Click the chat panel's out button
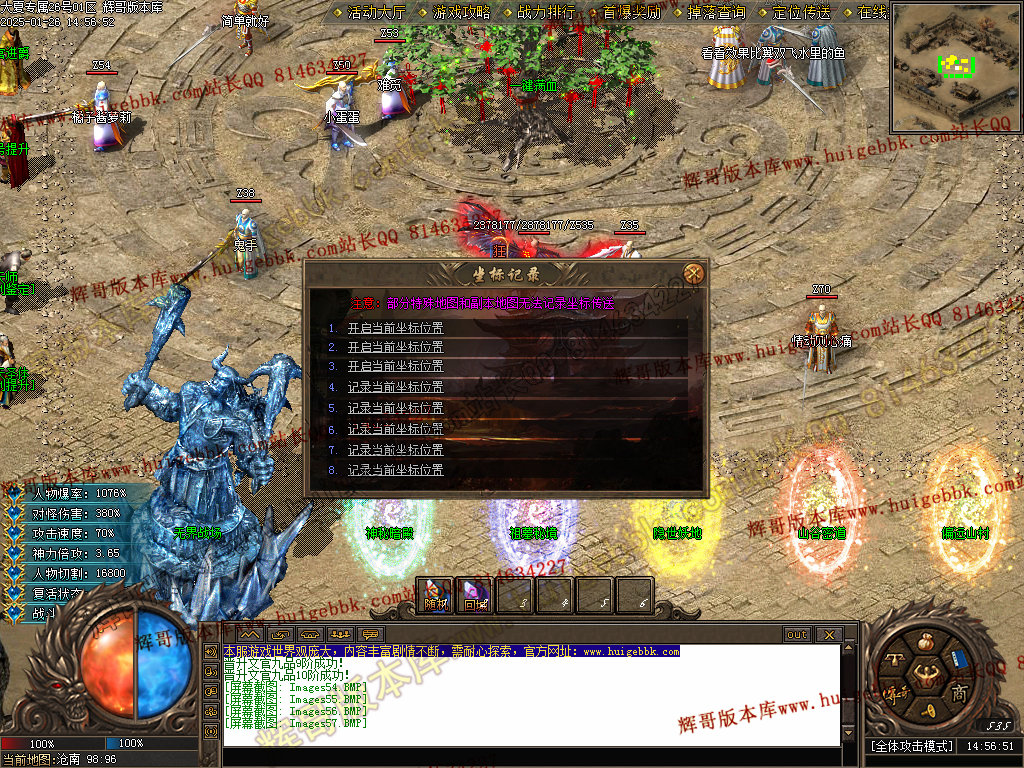The image size is (1024, 768). point(797,635)
